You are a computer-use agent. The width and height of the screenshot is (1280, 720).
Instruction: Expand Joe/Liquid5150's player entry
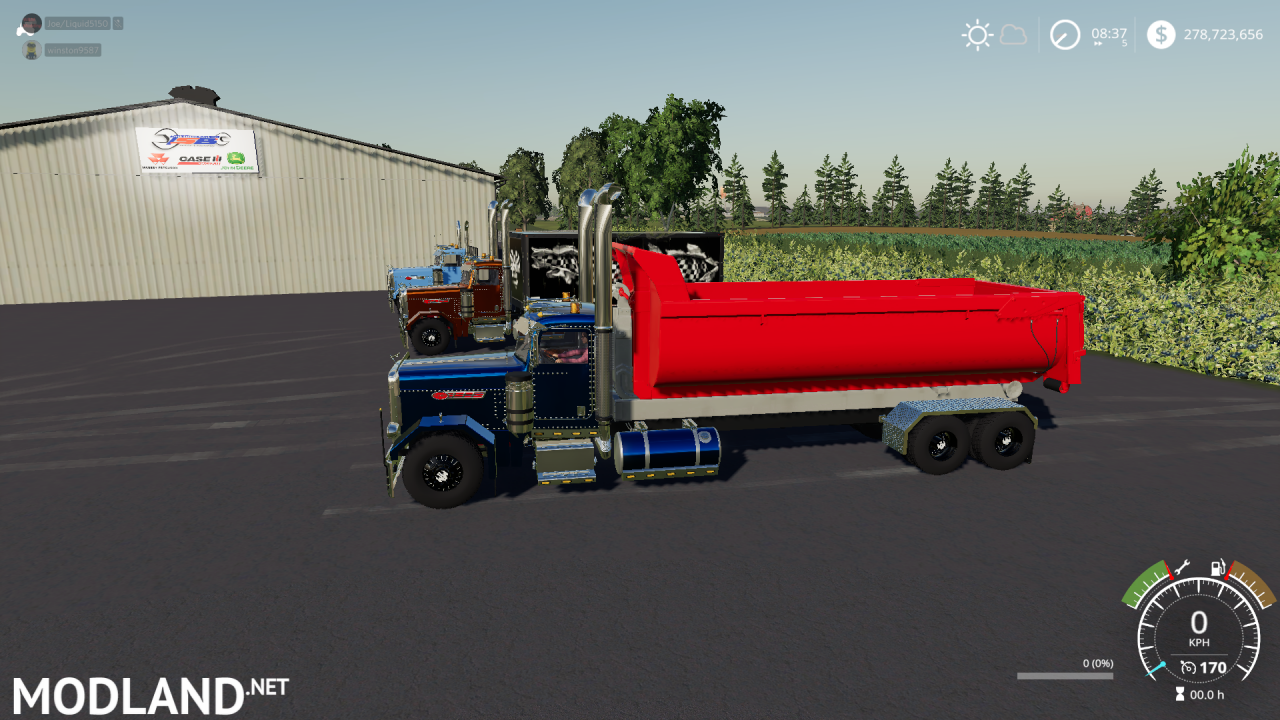pyautogui.click(x=77, y=24)
